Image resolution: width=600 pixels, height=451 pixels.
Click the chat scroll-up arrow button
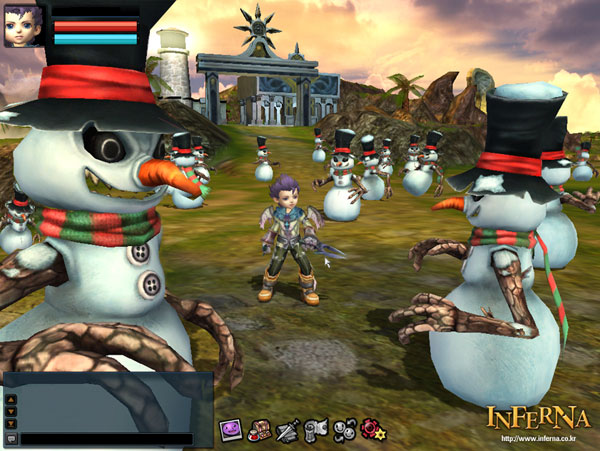coord(11,398)
